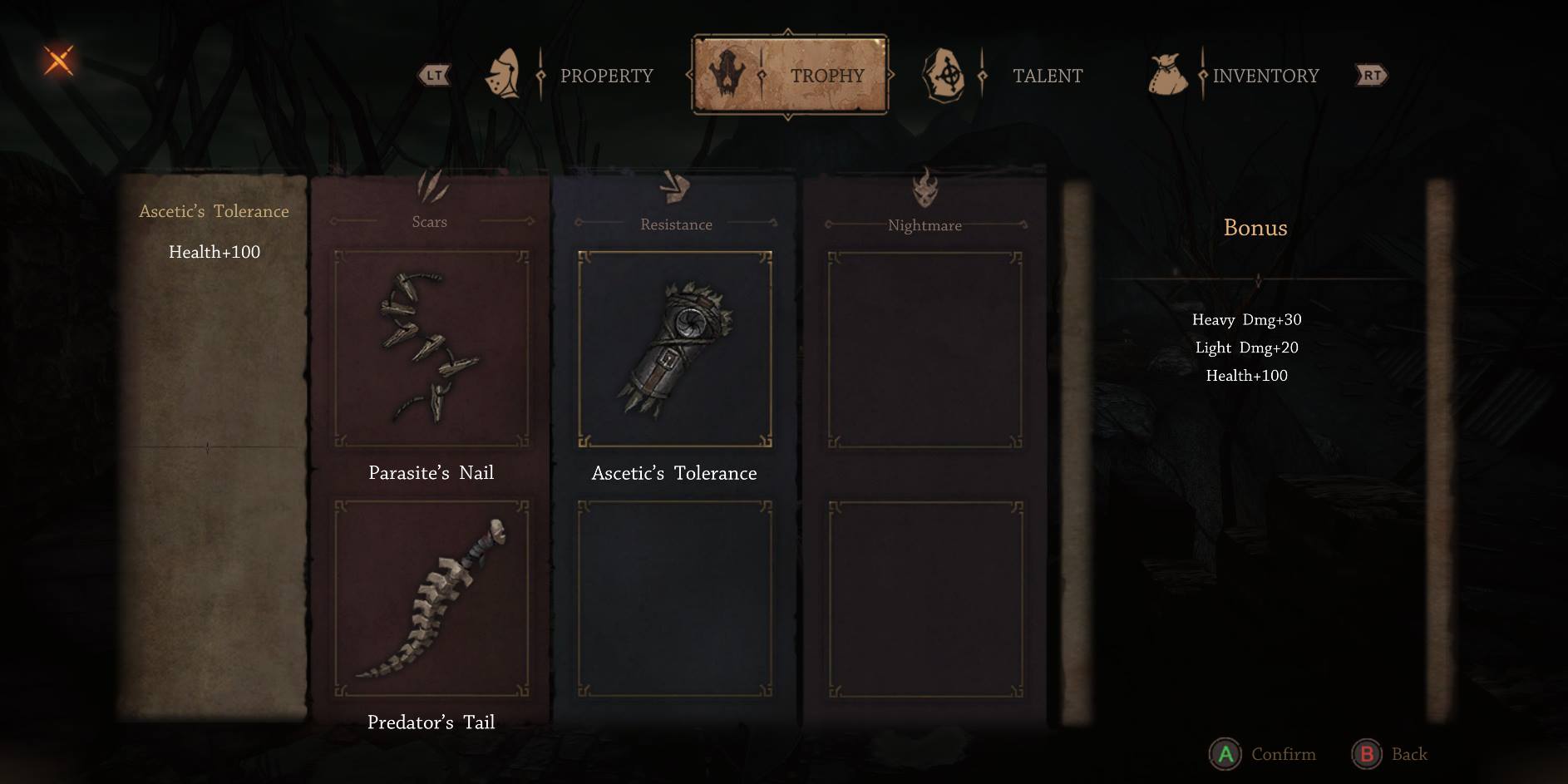Open the Talent tab

1046,76
